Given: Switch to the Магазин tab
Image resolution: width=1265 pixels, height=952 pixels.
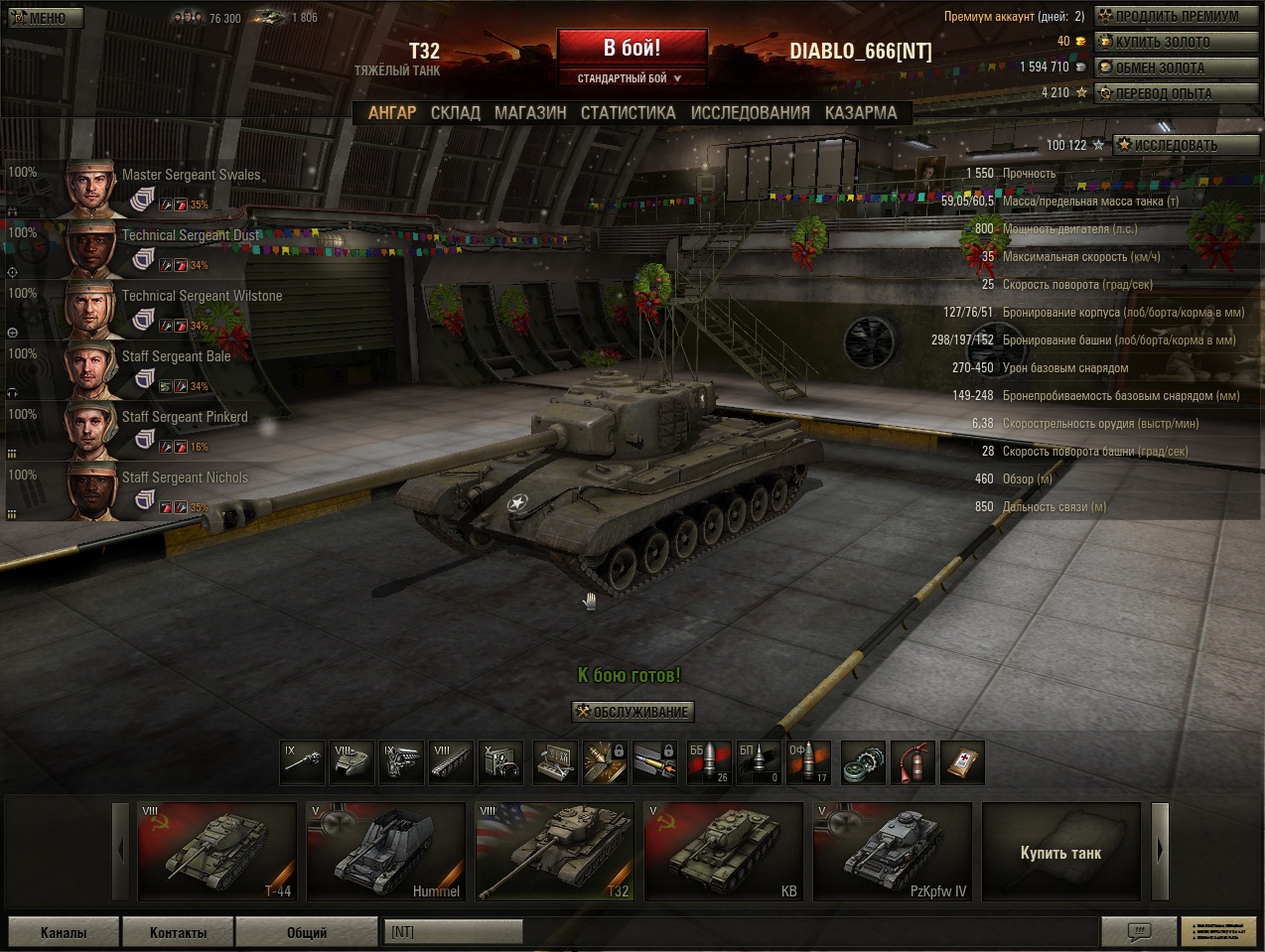Looking at the screenshot, I should pyautogui.click(x=530, y=113).
